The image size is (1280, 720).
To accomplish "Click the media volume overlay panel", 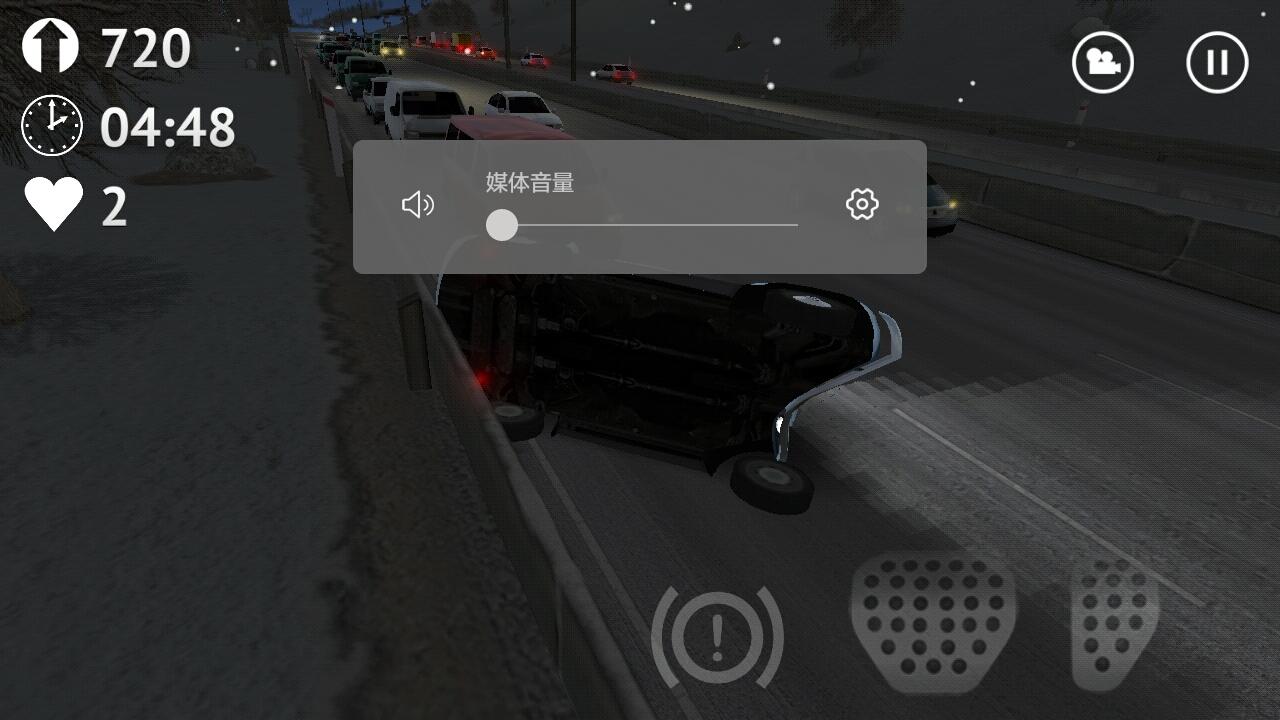I will click(x=639, y=207).
